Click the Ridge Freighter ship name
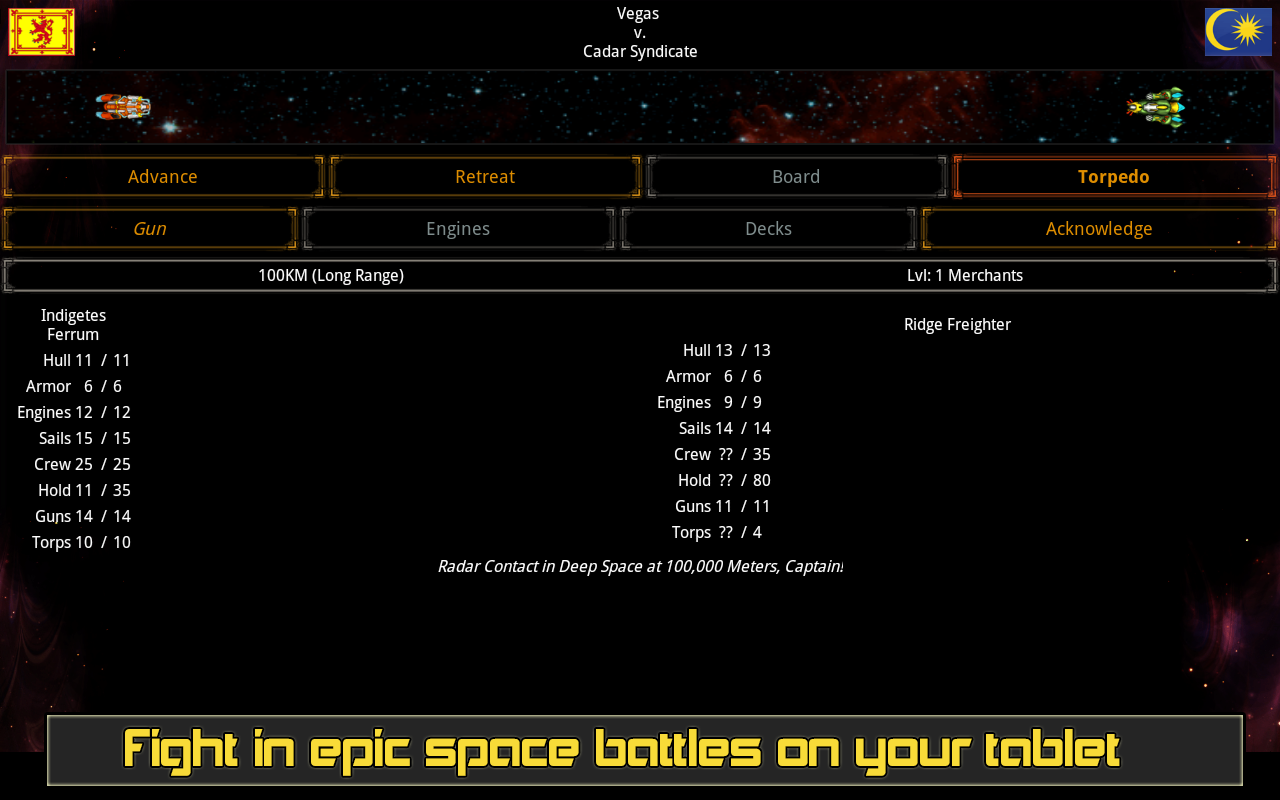Image resolution: width=1280 pixels, height=800 pixels. click(957, 324)
